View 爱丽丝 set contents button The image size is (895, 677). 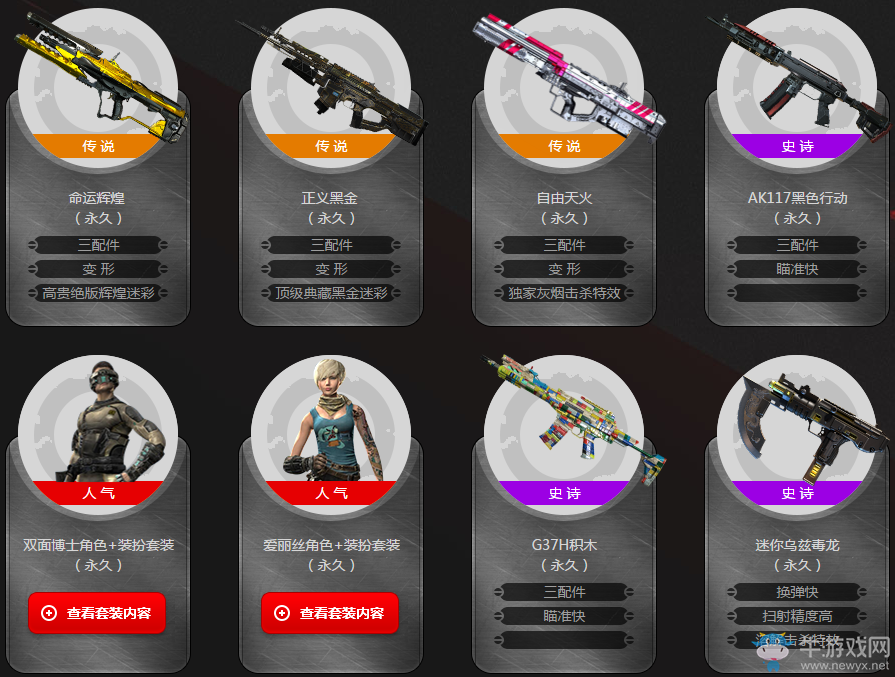[330, 613]
